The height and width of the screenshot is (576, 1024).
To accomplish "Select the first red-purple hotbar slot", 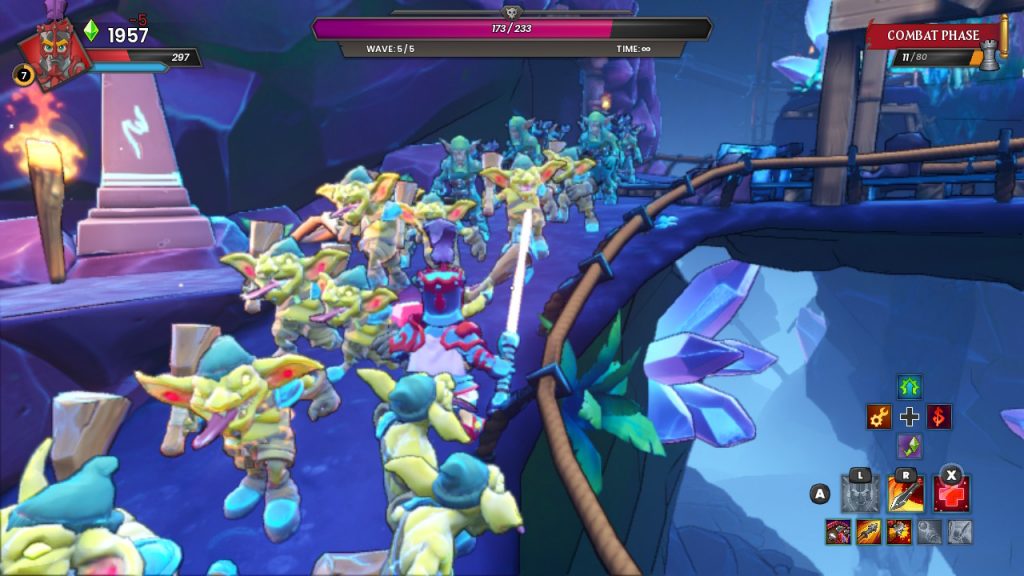I will pyautogui.click(x=838, y=532).
